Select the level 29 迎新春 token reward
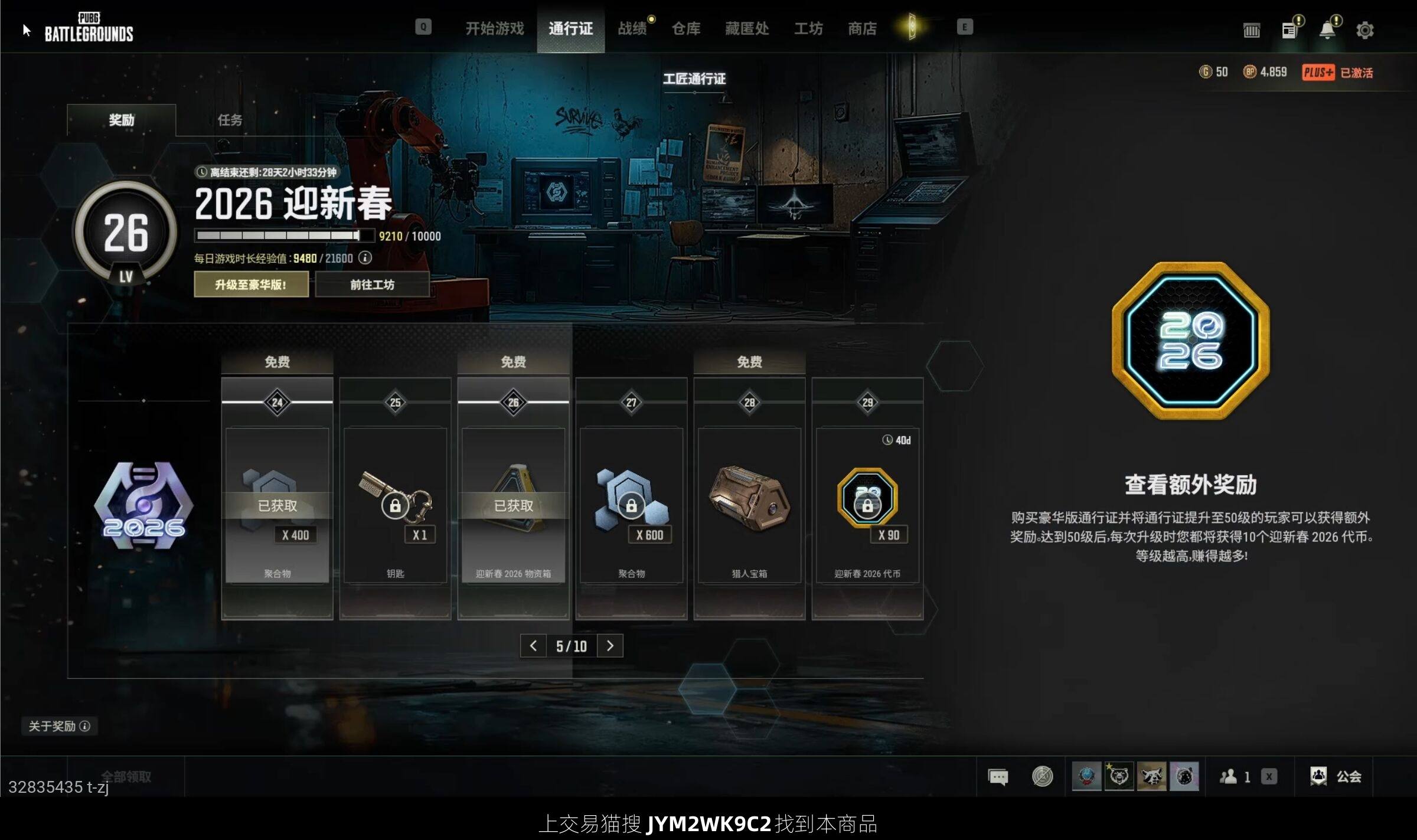 (867, 505)
